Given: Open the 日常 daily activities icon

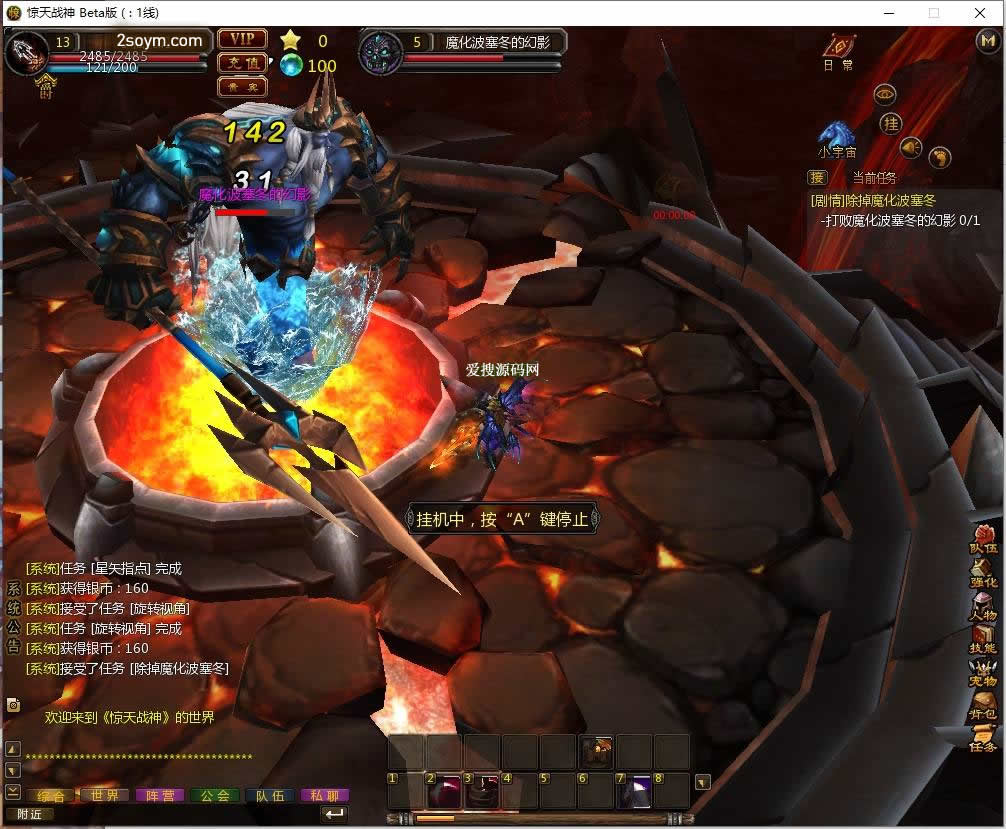Looking at the screenshot, I should 838,50.
